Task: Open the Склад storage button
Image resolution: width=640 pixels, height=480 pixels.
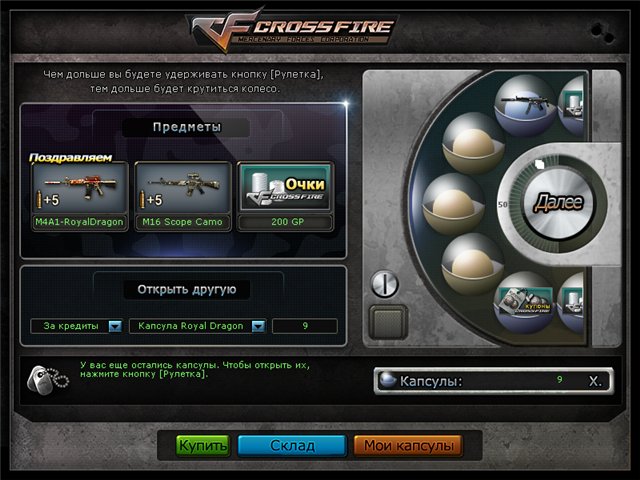Action: (x=292, y=445)
